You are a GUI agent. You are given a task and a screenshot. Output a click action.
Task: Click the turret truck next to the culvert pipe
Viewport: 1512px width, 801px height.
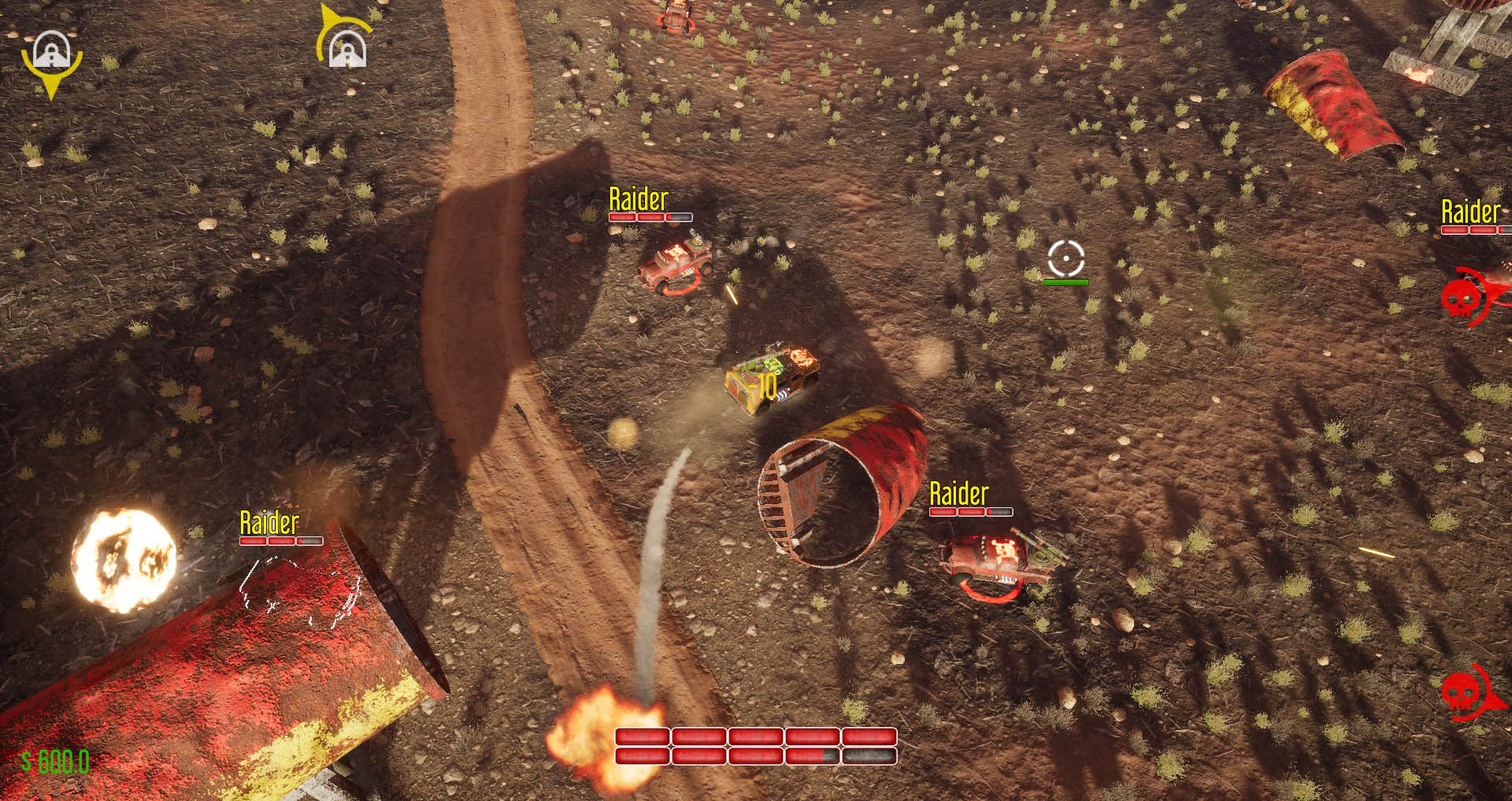(1000, 551)
